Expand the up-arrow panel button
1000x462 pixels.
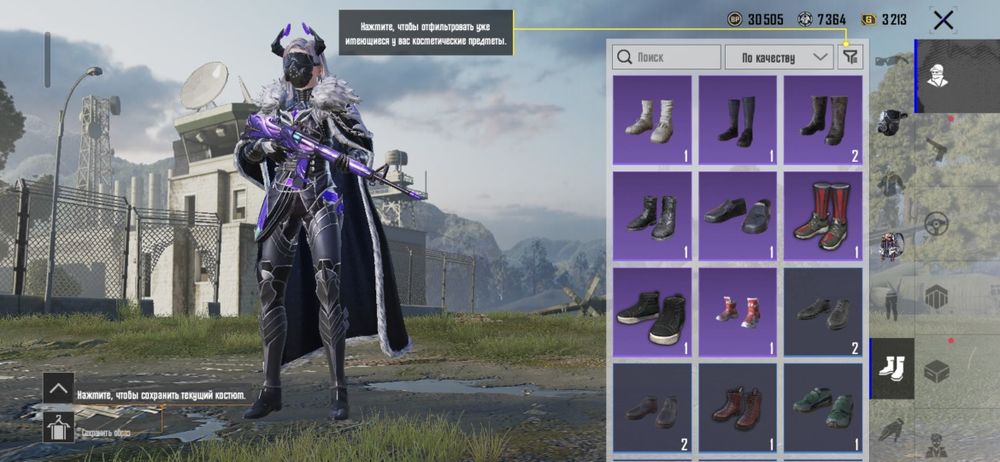click(x=57, y=388)
